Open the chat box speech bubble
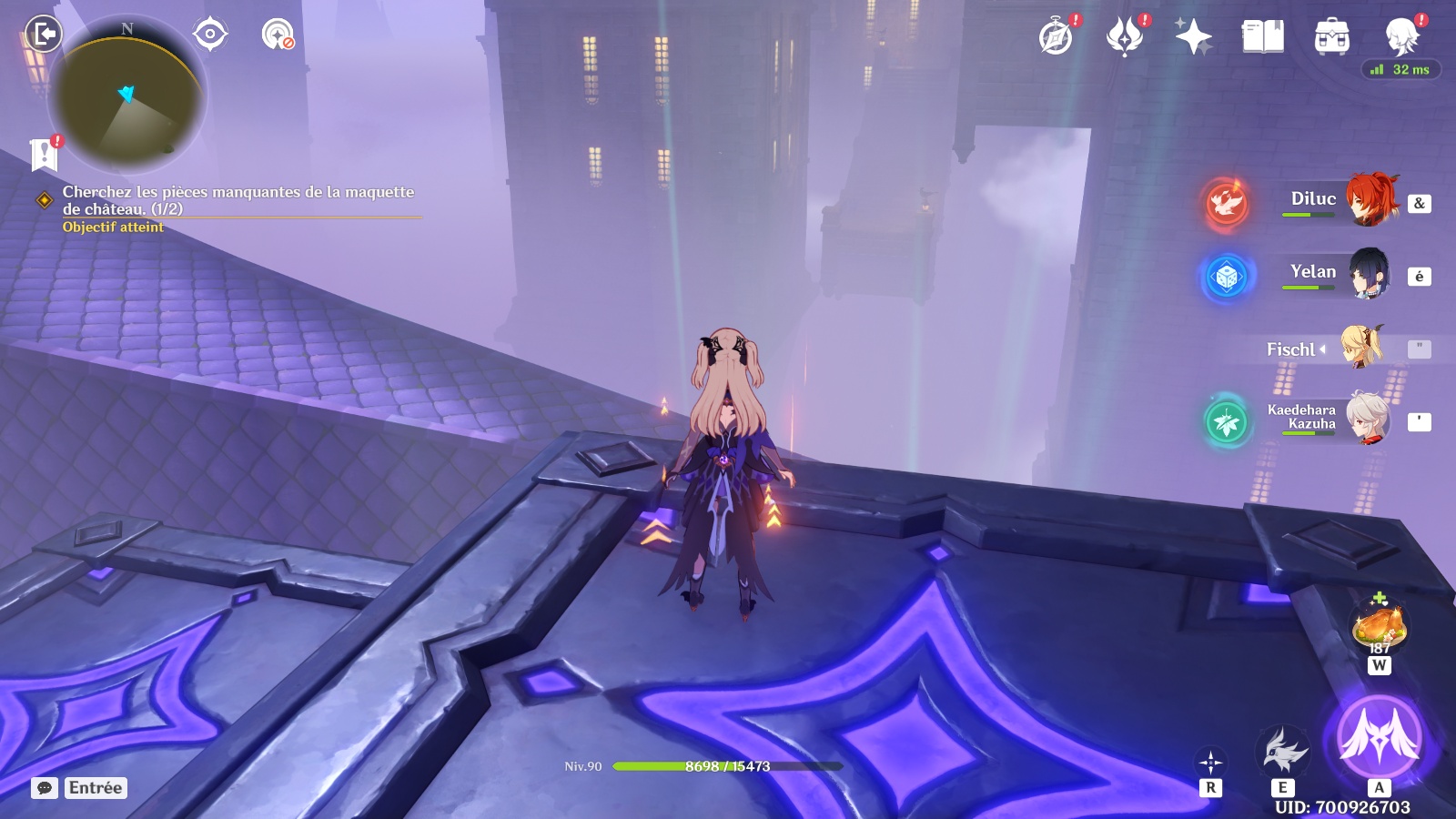The width and height of the screenshot is (1456, 819). click(45, 788)
